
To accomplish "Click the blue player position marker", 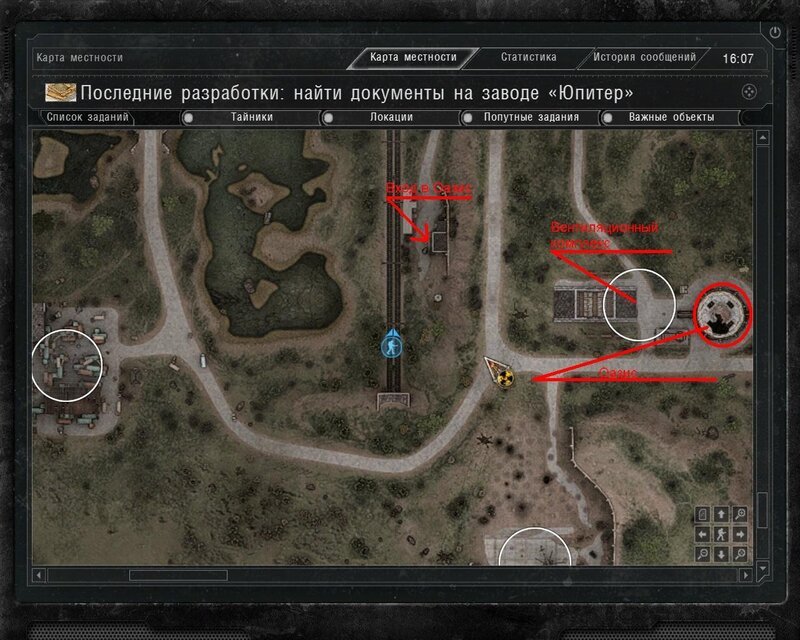I will click(392, 343).
